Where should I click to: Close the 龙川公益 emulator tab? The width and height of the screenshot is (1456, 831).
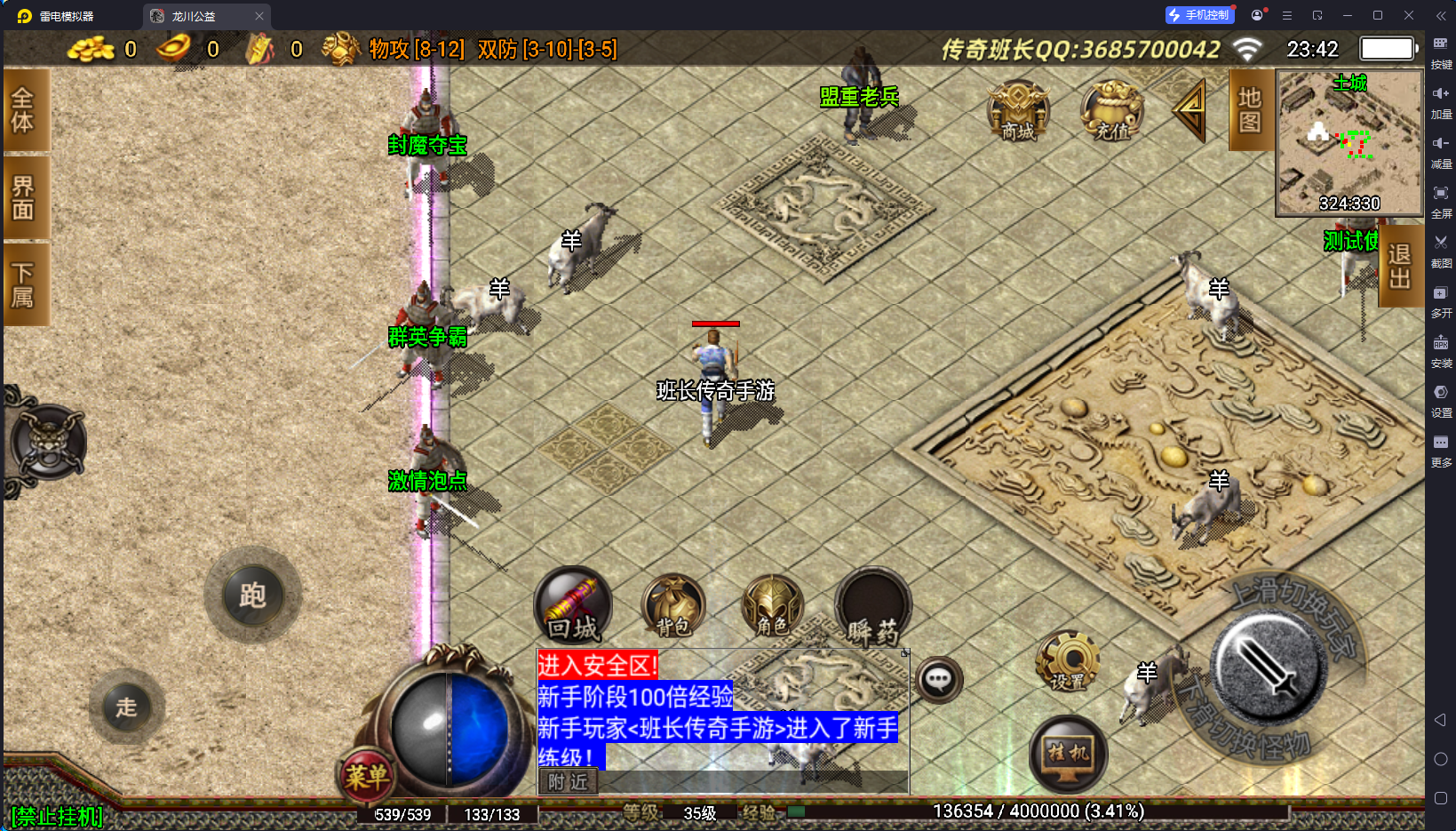(x=259, y=16)
